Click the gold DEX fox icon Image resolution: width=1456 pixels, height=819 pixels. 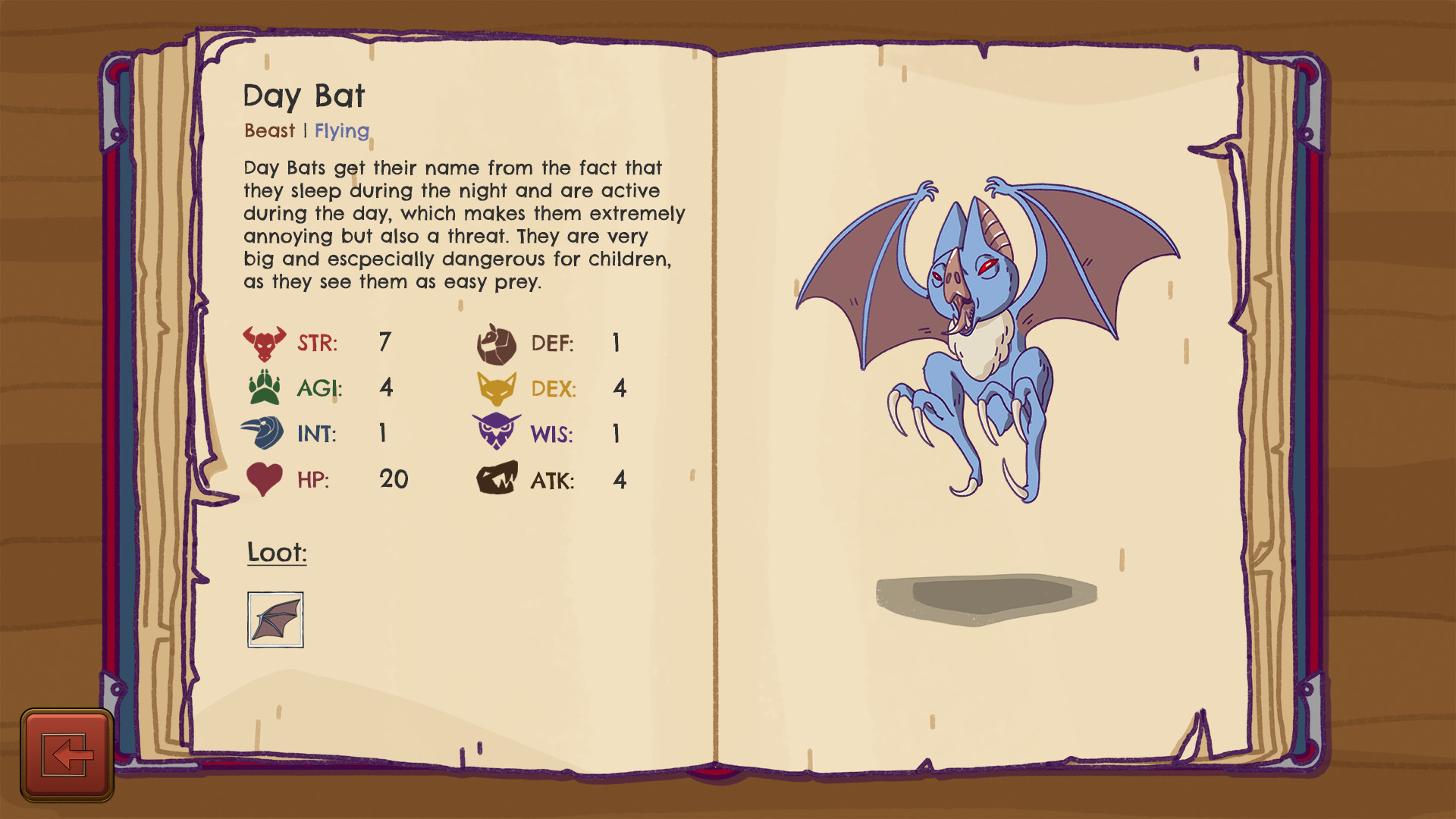497,388
